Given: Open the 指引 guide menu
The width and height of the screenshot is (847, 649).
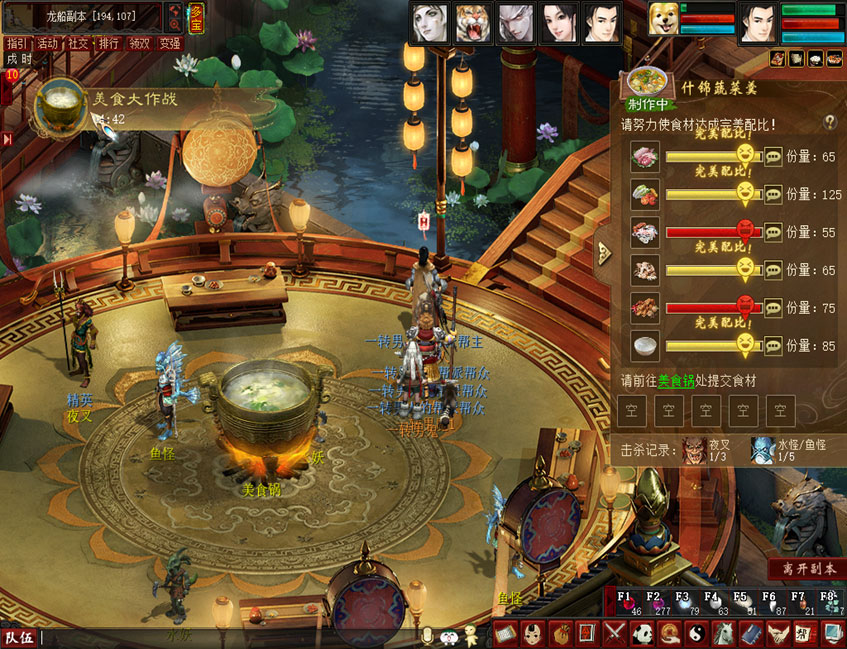Looking at the screenshot, I should pyautogui.click(x=17, y=43).
